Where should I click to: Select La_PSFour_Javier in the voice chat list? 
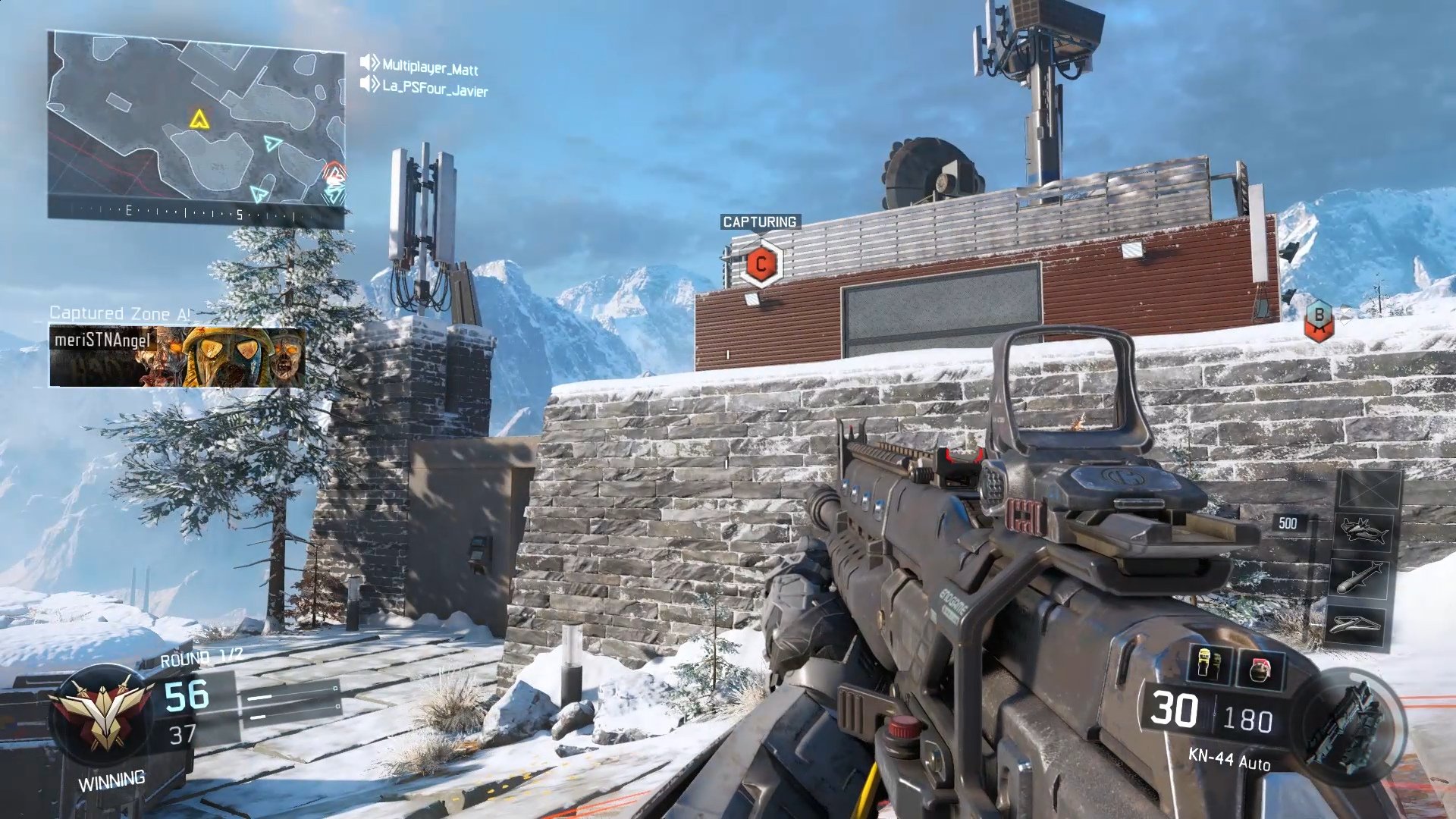tap(434, 89)
